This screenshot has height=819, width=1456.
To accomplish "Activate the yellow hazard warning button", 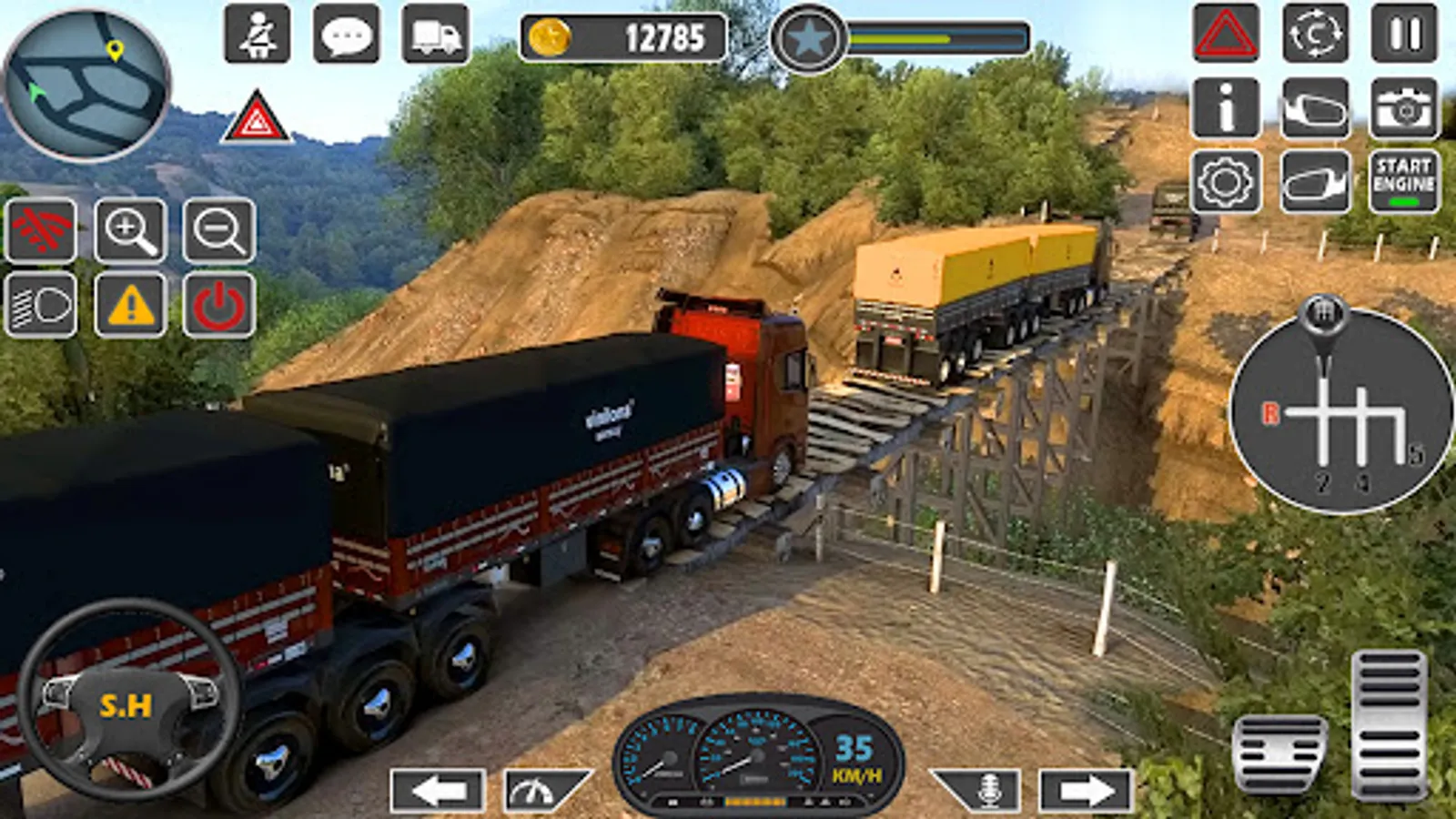I will click(x=131, y=306).
